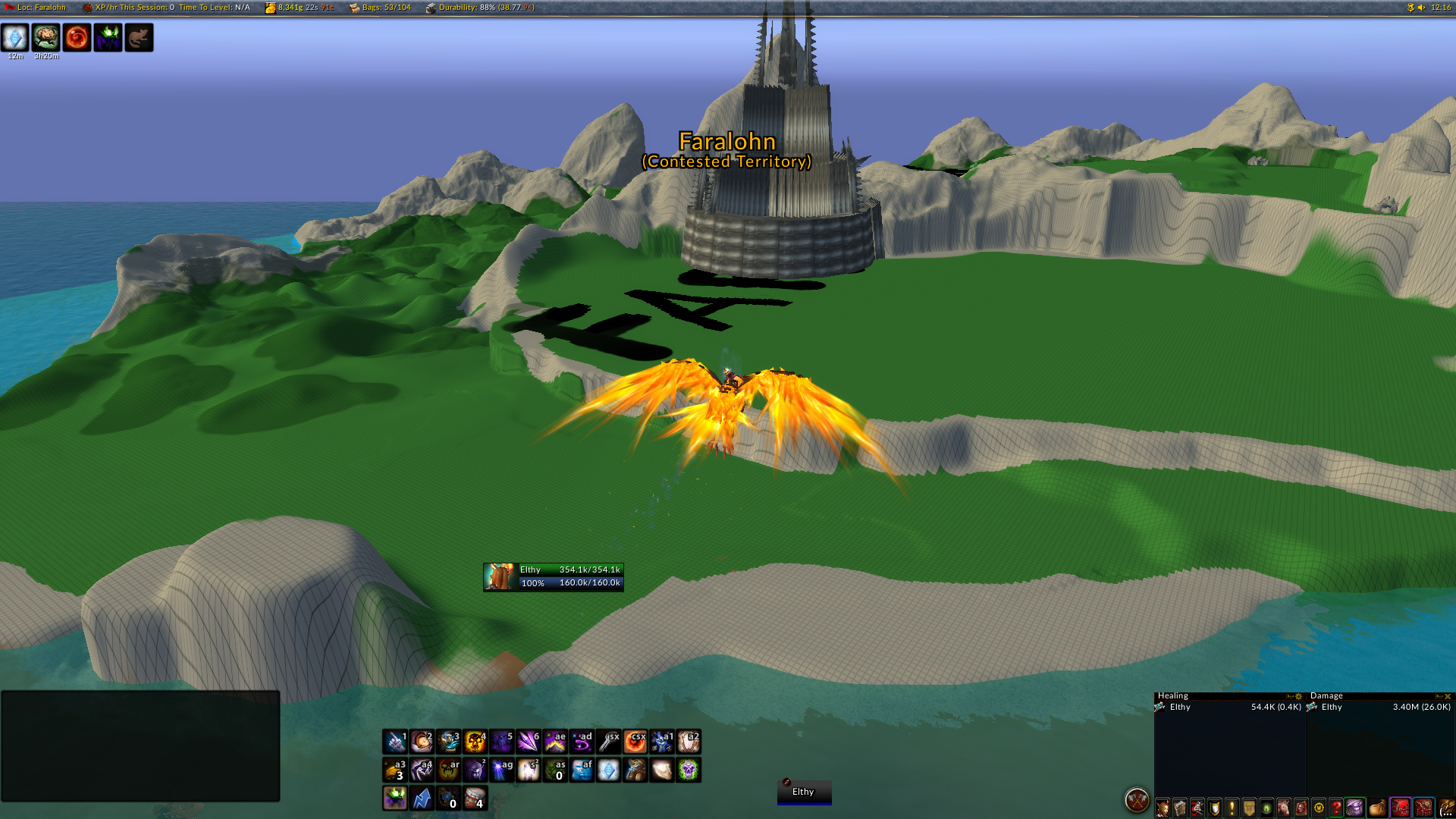Screen dimensions: 1456x819
Task: Open the Healing meter settings gear
Action: point(1298,696)
